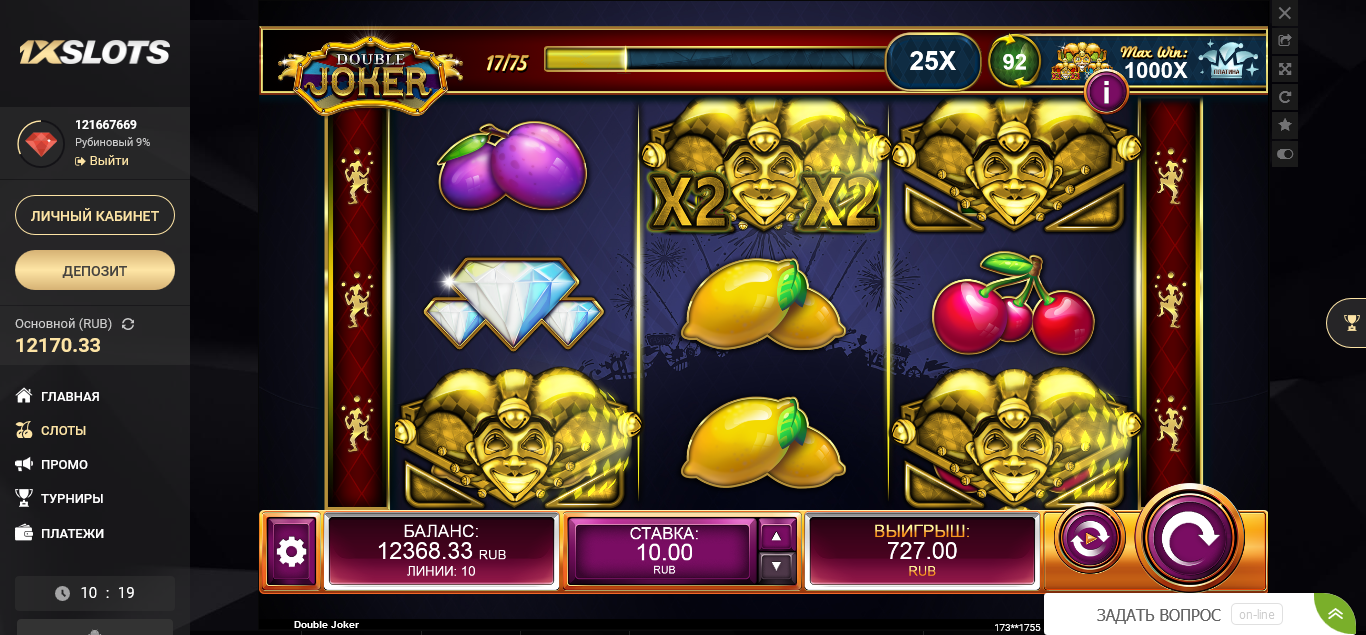This screenshot has height=635, width=1366.
Task: Add the game to favorites with the star
Action: (x=1285, y=125)
